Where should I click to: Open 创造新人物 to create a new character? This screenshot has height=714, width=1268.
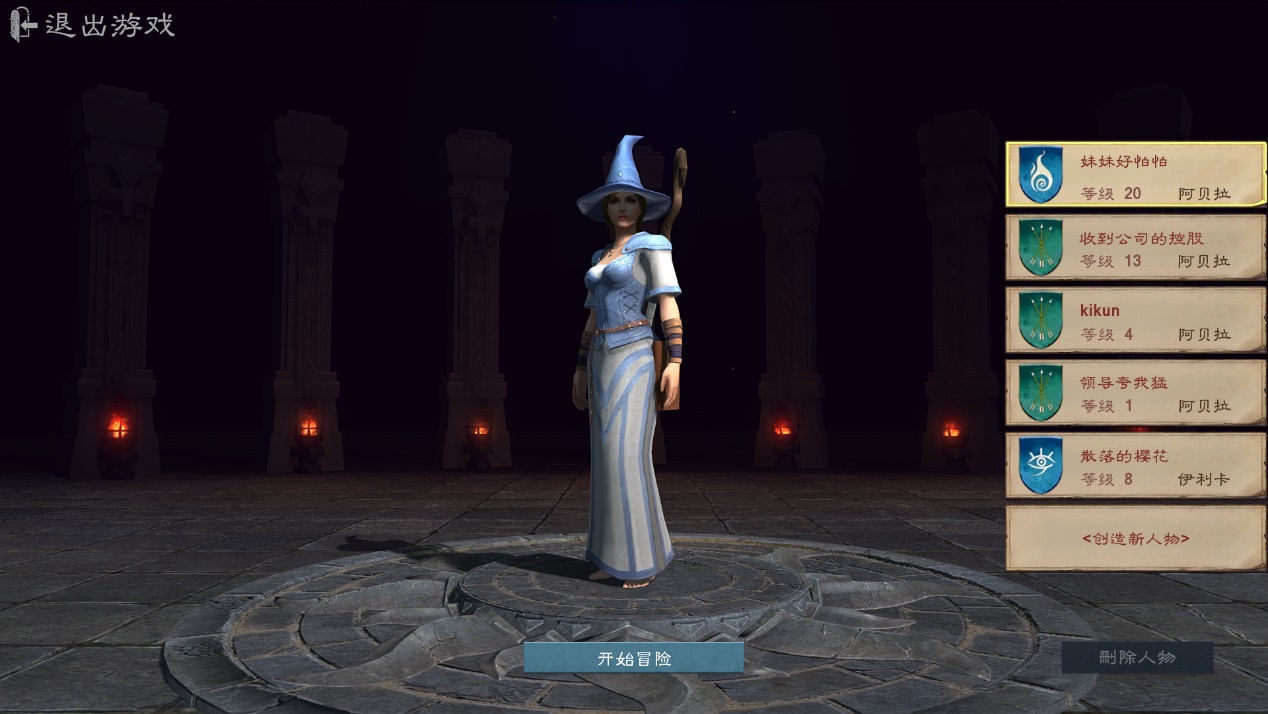(x=1135, y=538)
